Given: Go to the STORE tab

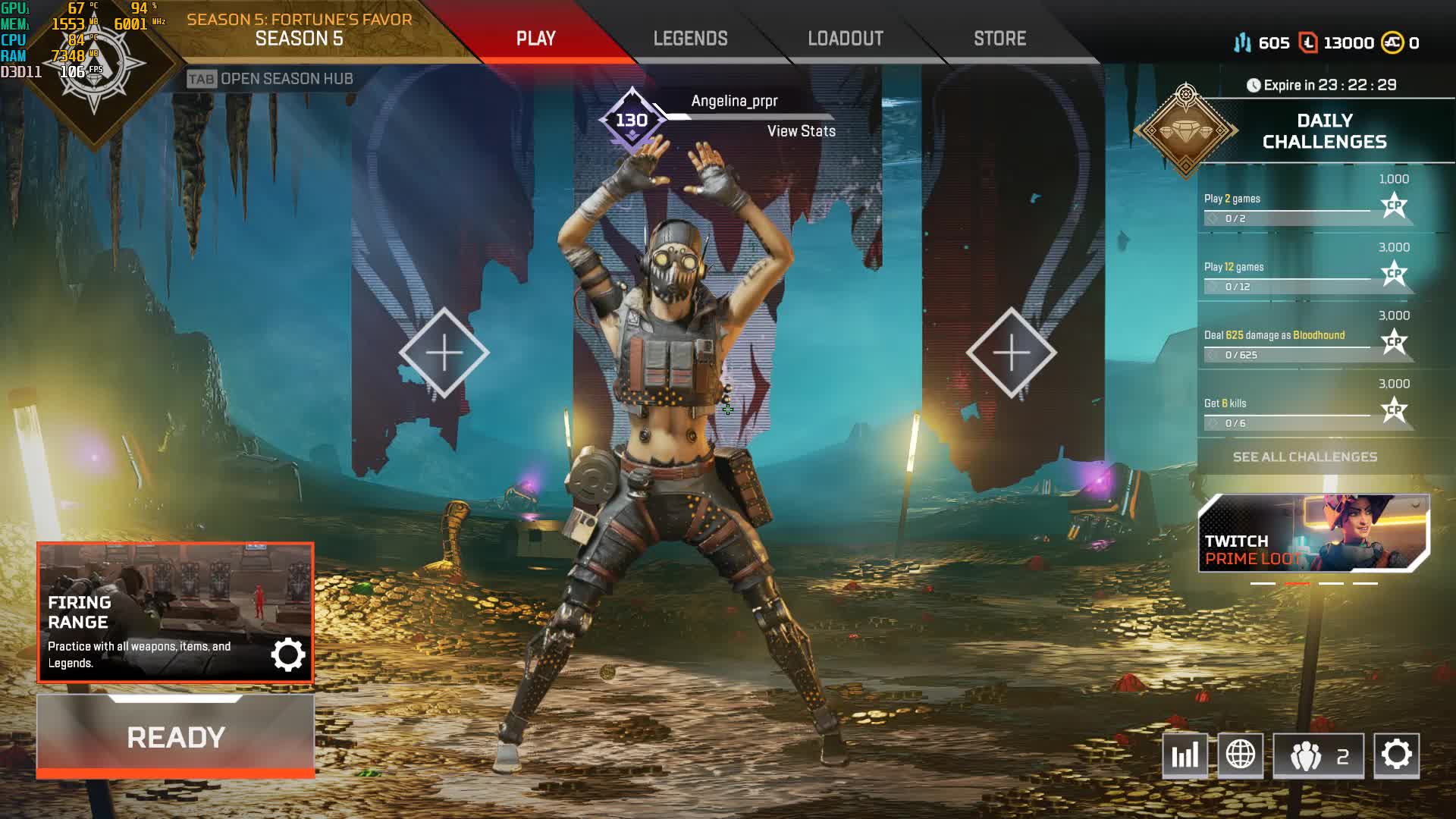Looking at the screenshot, I should point(999,38).
